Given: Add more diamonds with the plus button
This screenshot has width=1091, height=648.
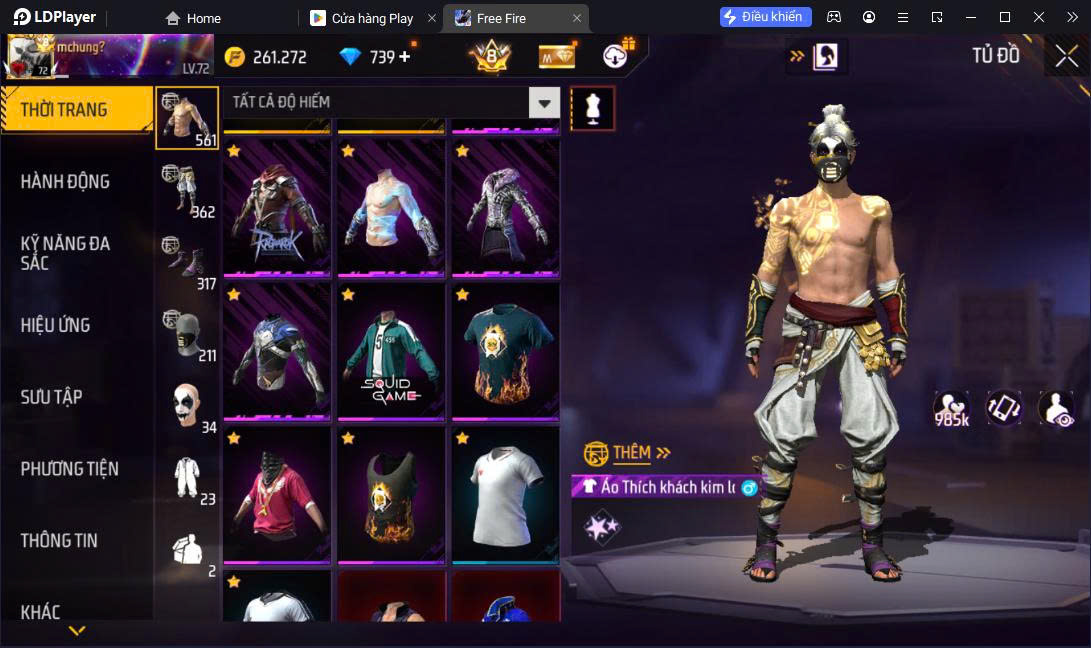Looking at the screenshot, I should pos(405,57).
